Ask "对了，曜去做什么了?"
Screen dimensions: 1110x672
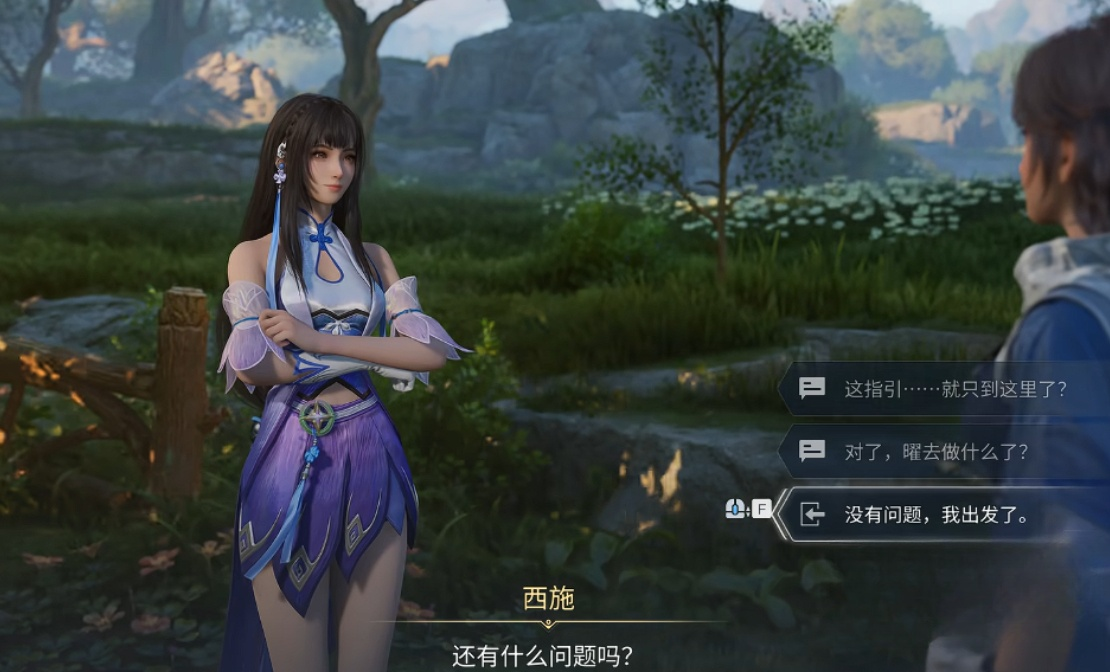[x=936, y=451]
